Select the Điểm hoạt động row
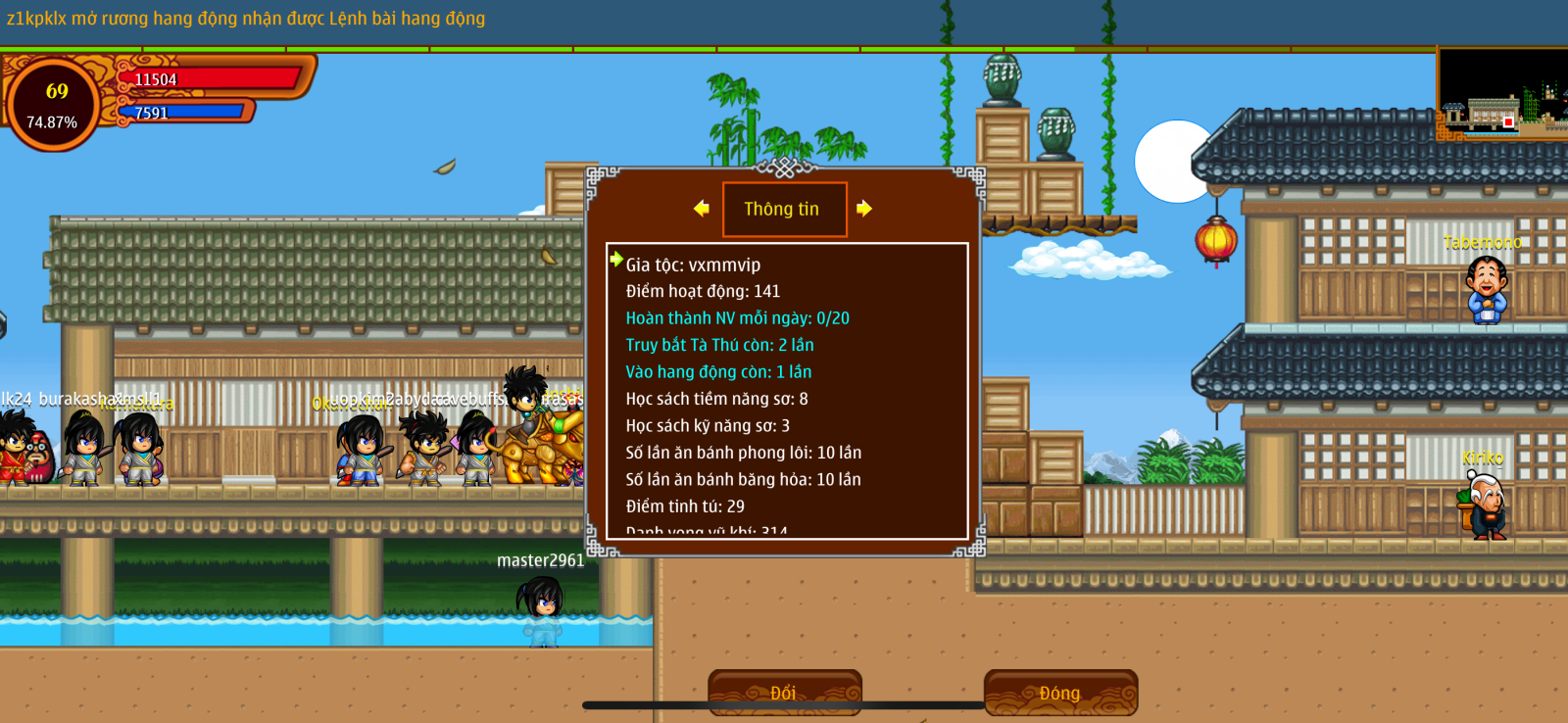1568x723 pixels. (703, 291)
